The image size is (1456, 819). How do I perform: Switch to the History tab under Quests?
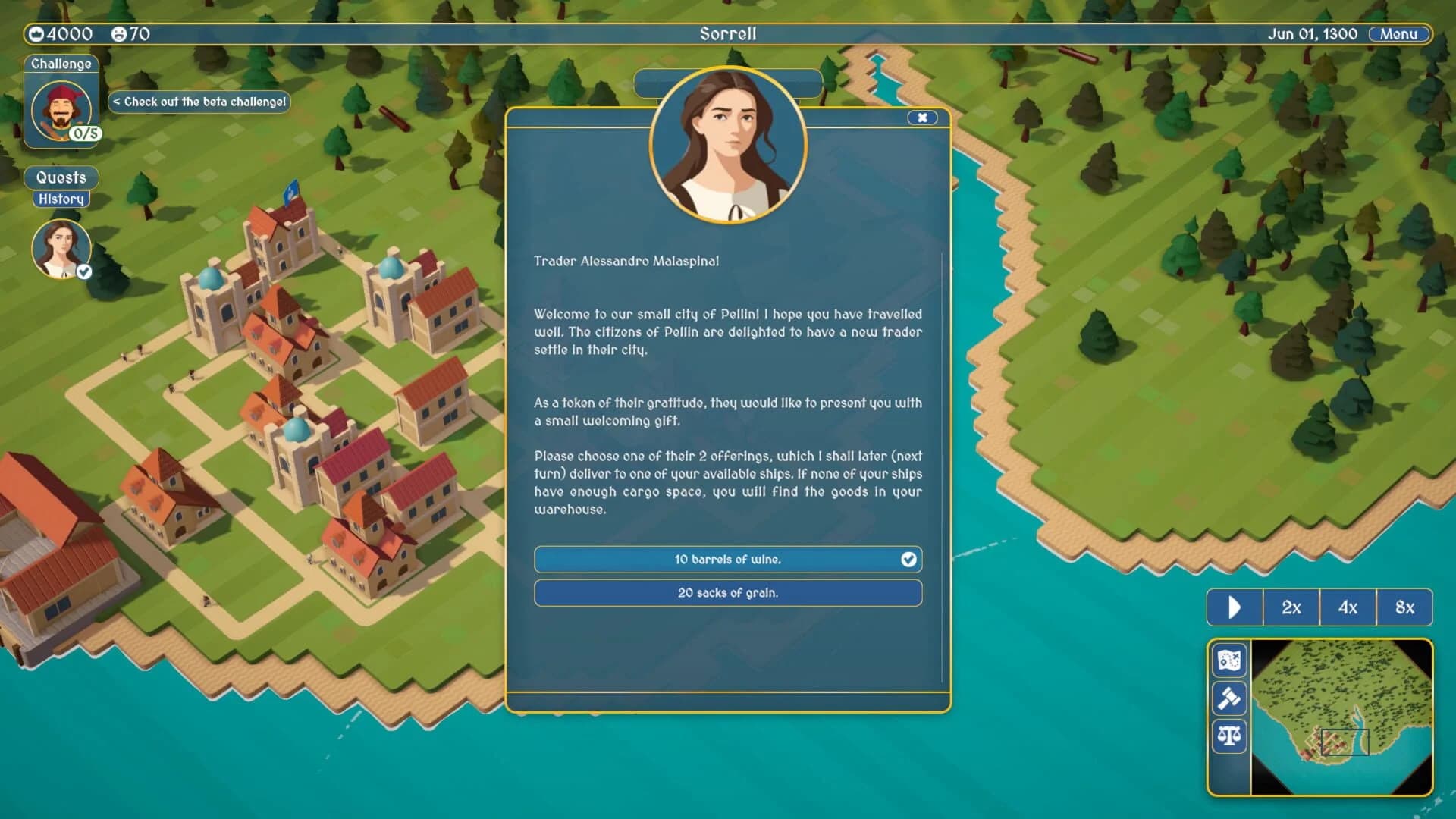[62, 199]
